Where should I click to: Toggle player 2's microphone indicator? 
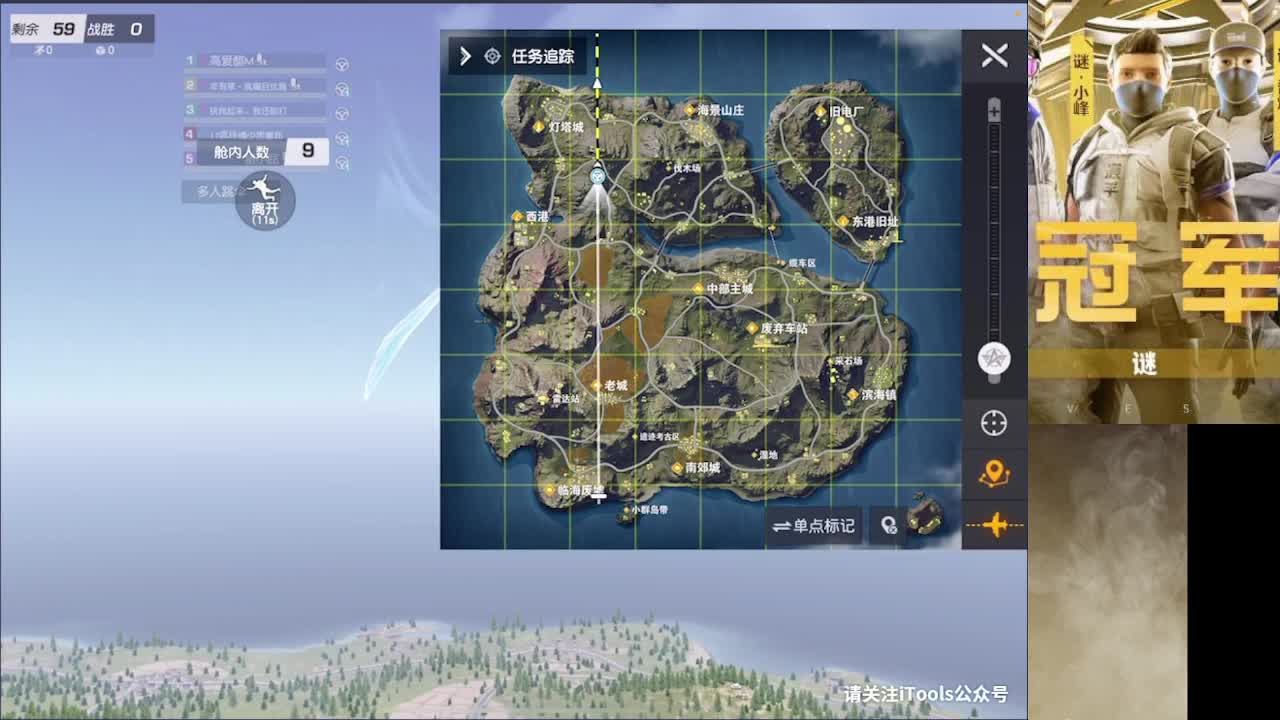coord(296,85)
